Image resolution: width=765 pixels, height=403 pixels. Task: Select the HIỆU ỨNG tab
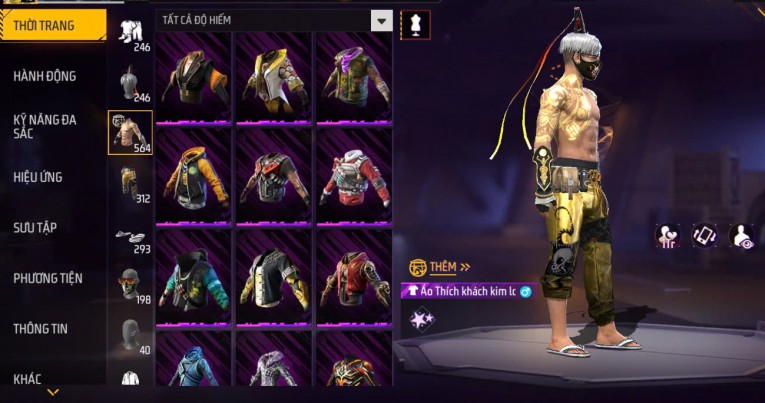pyautogui.click(x=38, y=177)
